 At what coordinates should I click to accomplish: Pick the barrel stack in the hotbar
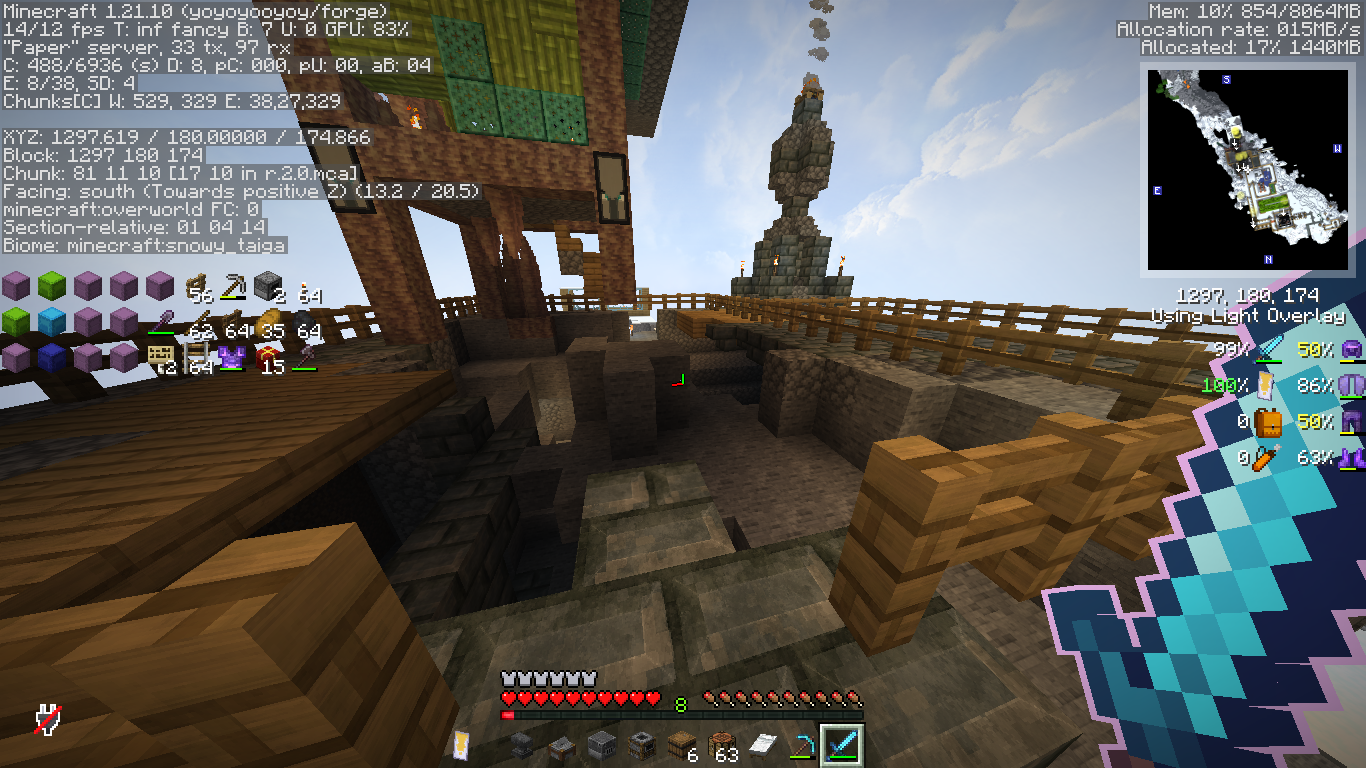click(682, 746)
